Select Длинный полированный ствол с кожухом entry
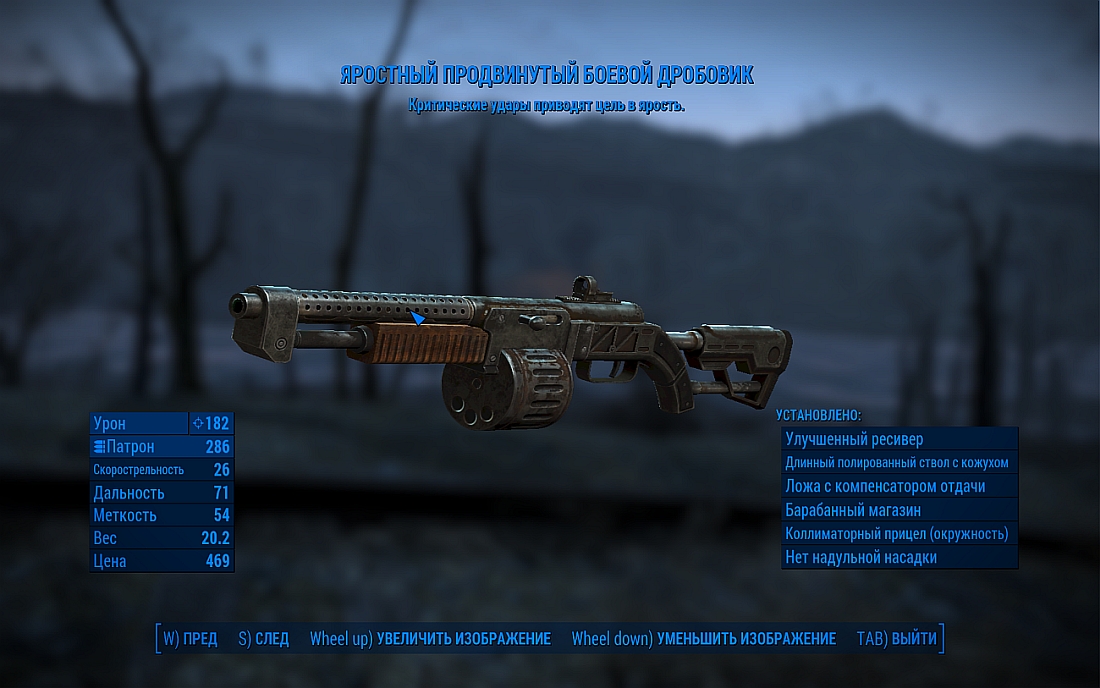Screen dimensions: 1100x688 click(898, 462)
